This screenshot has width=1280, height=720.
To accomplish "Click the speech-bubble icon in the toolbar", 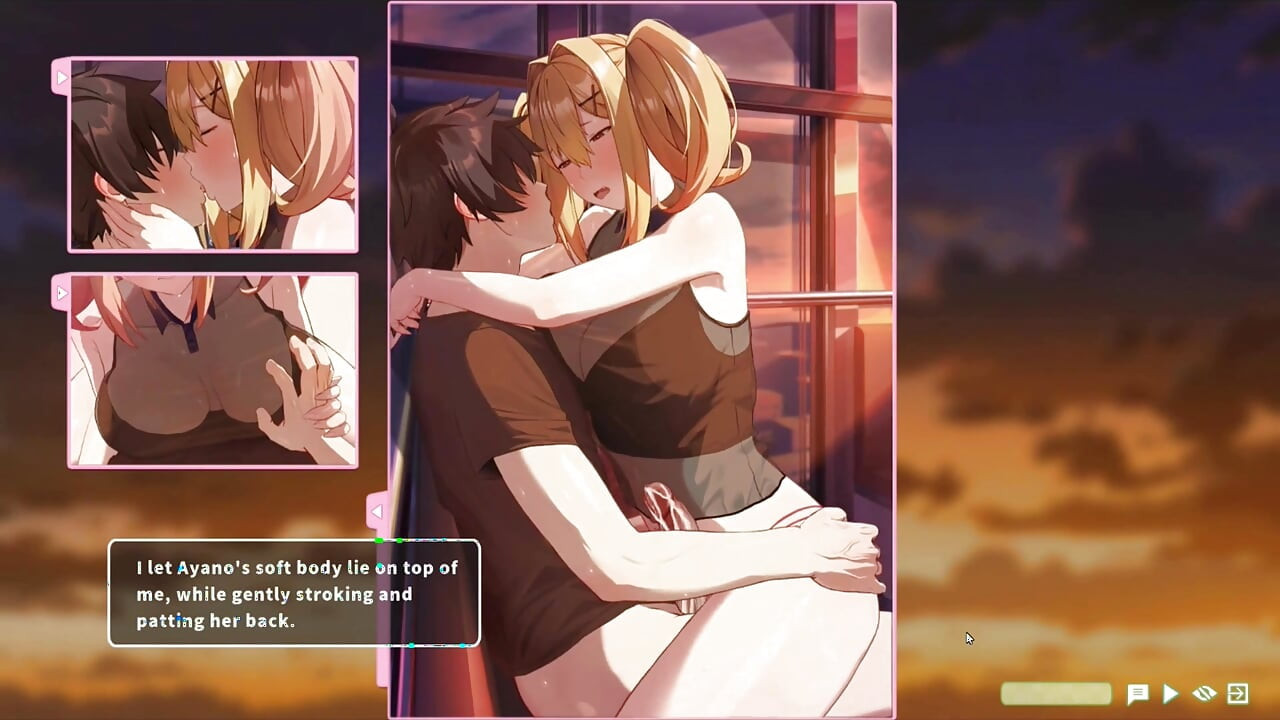I will (1138, 693).
